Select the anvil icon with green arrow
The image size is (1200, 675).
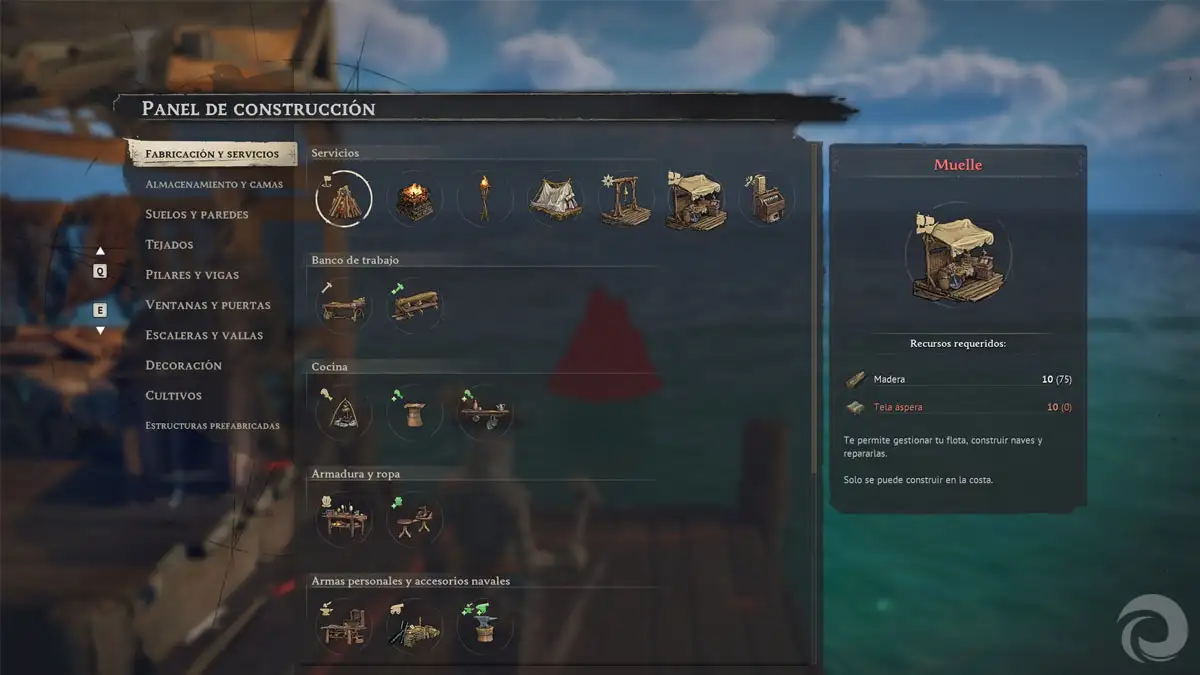tap(485, 627)
